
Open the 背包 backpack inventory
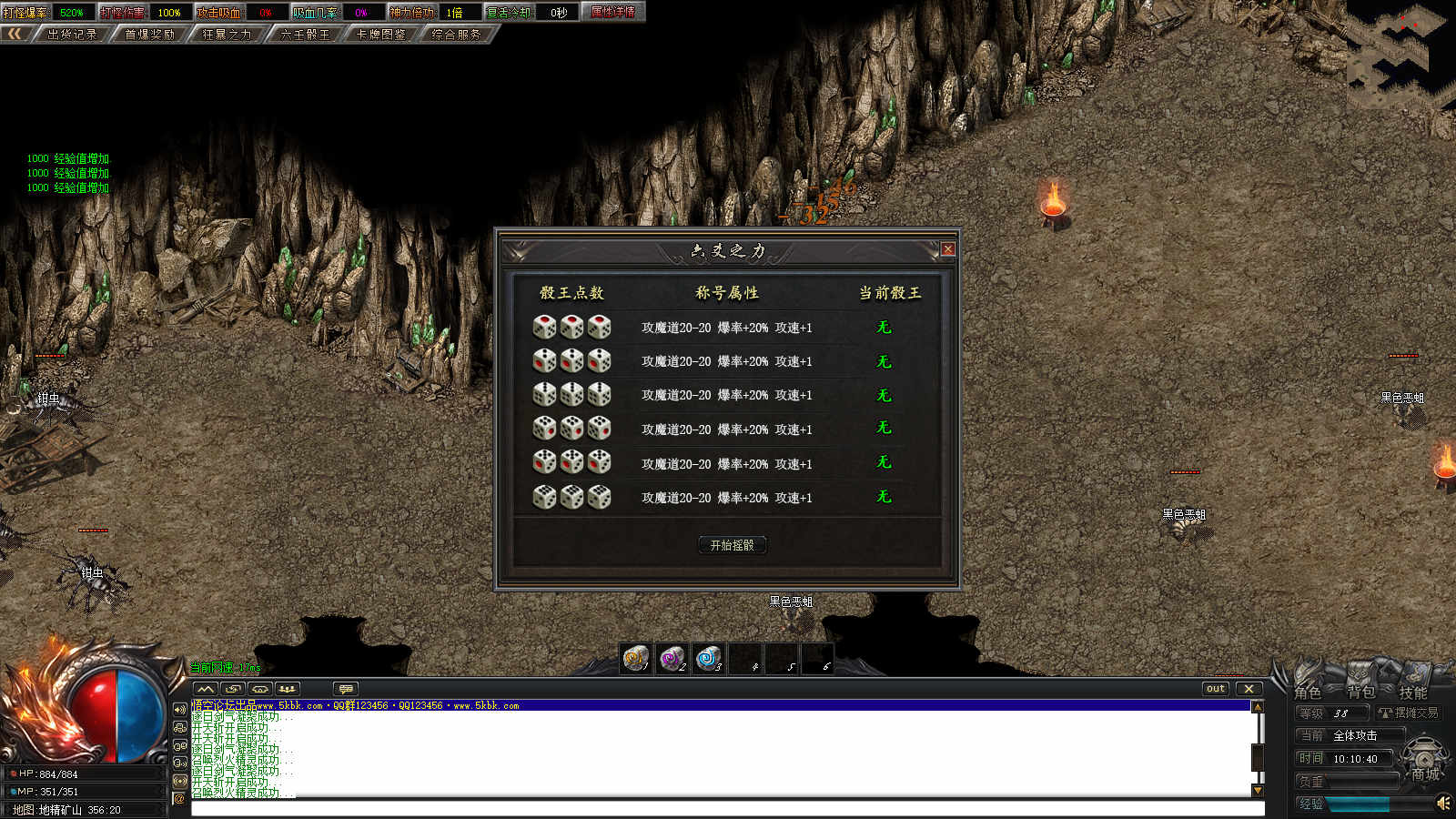[x=1360, y=693]
